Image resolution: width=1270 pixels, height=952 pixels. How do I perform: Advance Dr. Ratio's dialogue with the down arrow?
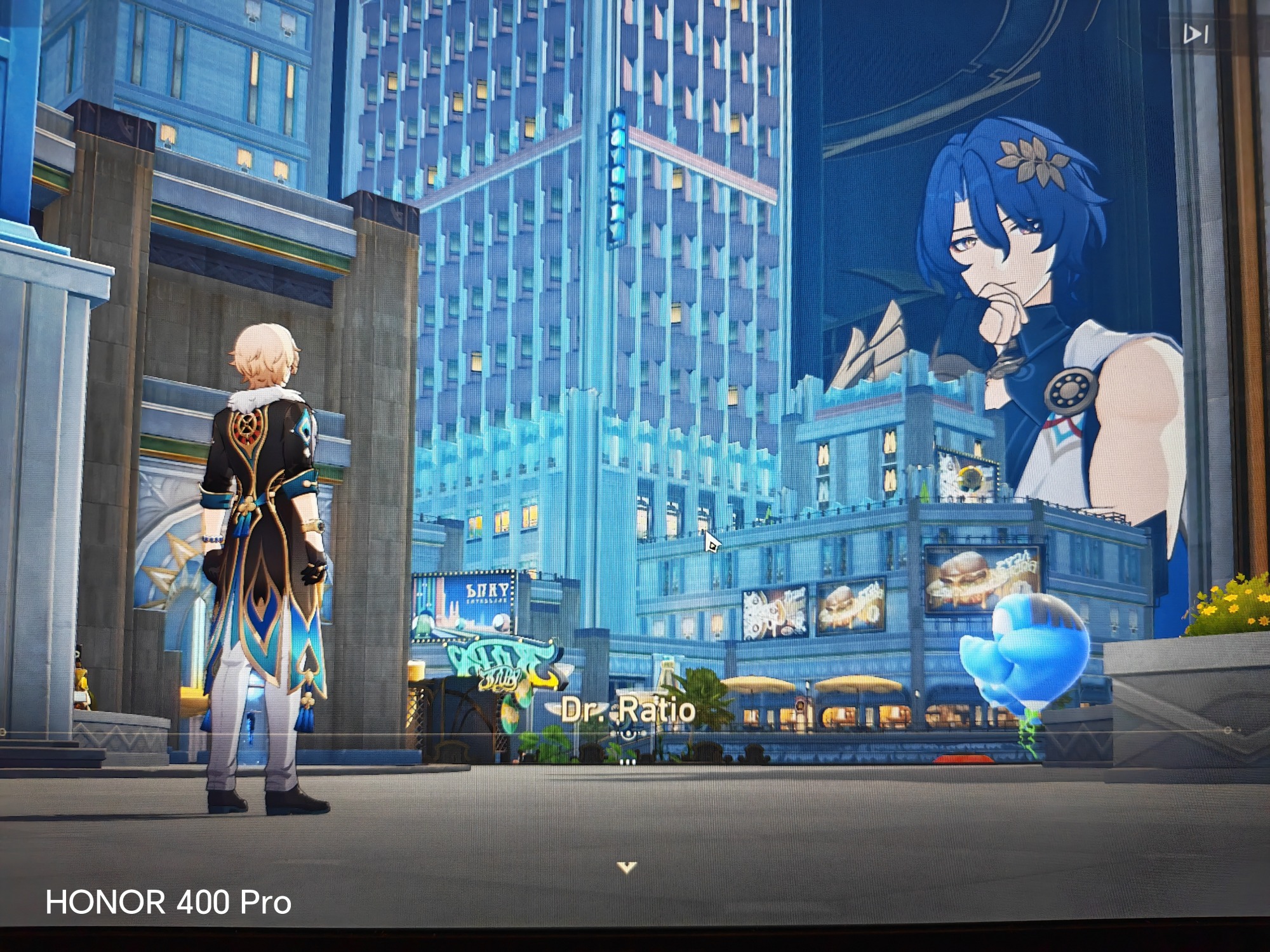627,867
